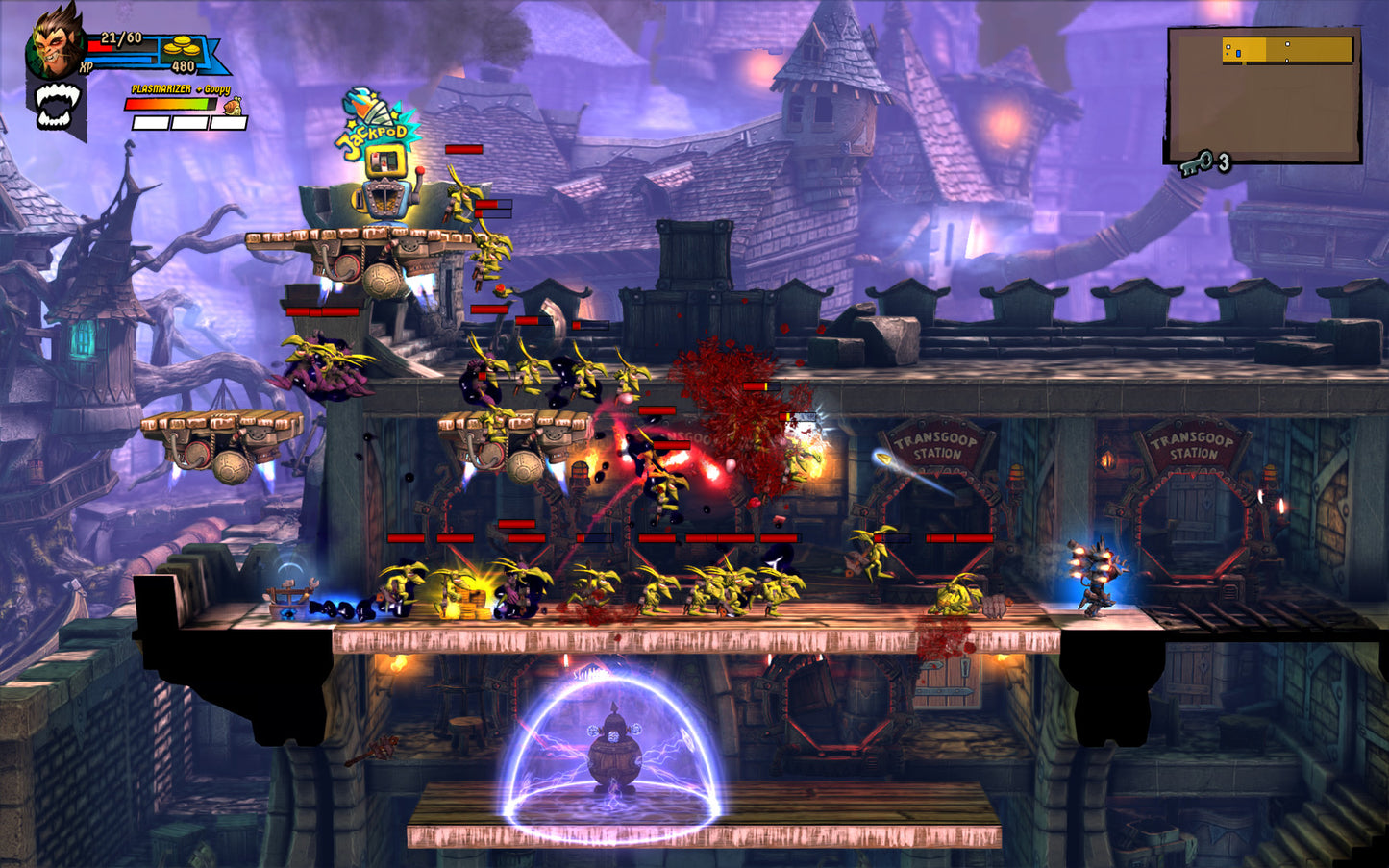Click the Jackpod slot machine lever
The height and width of the screenshot is (868, 1389).
(x=420, y=170)
